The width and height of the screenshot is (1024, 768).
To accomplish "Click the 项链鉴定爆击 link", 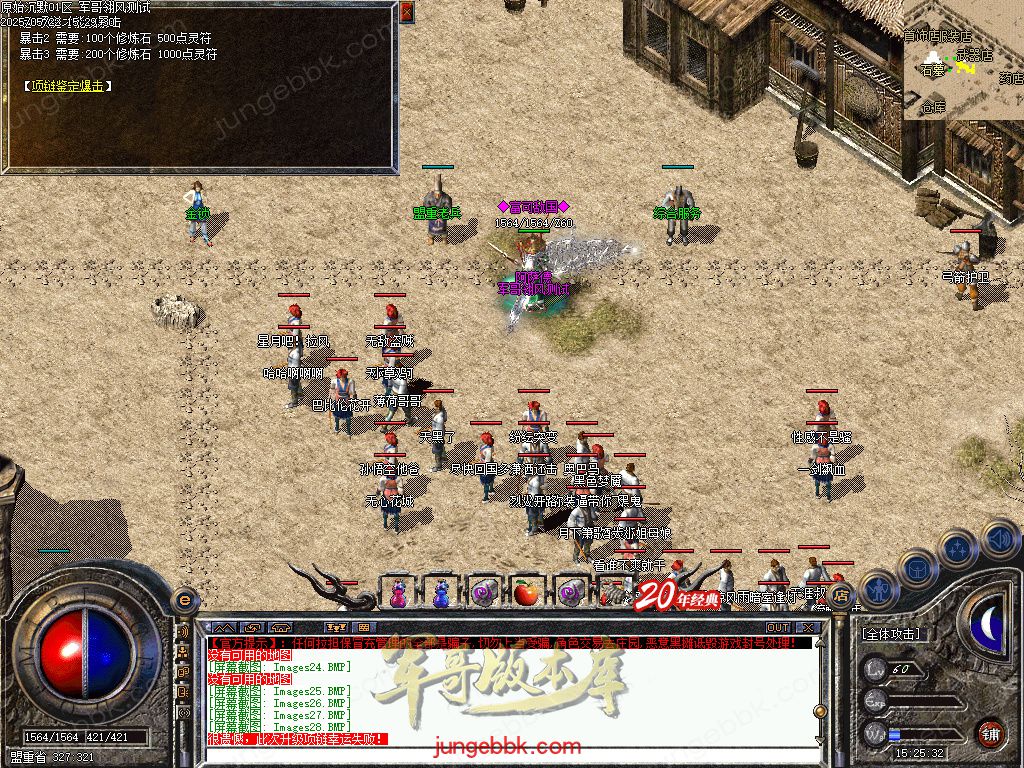I will pos(68,86).
